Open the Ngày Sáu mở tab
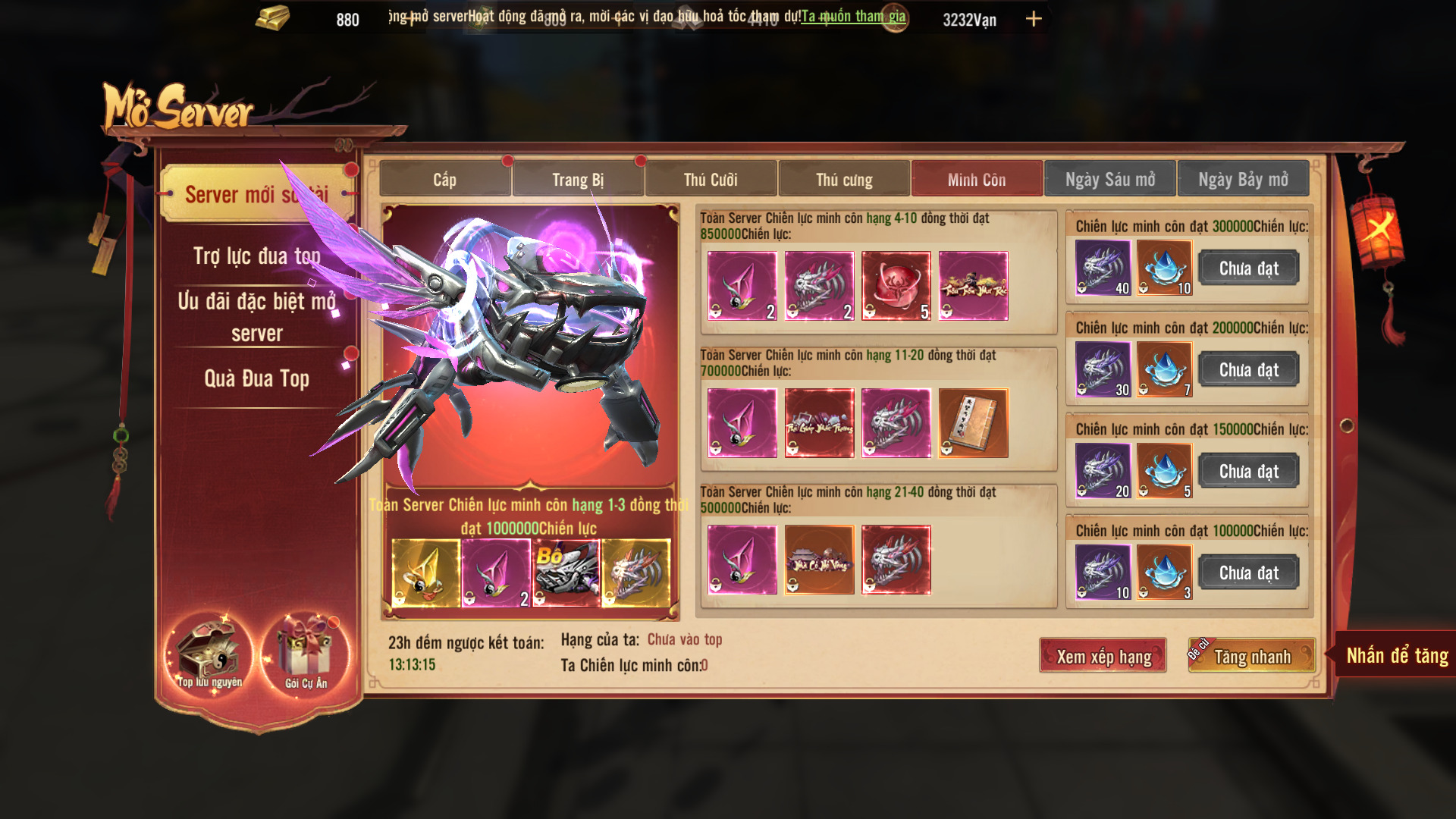The height and width of the screenshot is (819, 1456). (x=1110, y=180)
